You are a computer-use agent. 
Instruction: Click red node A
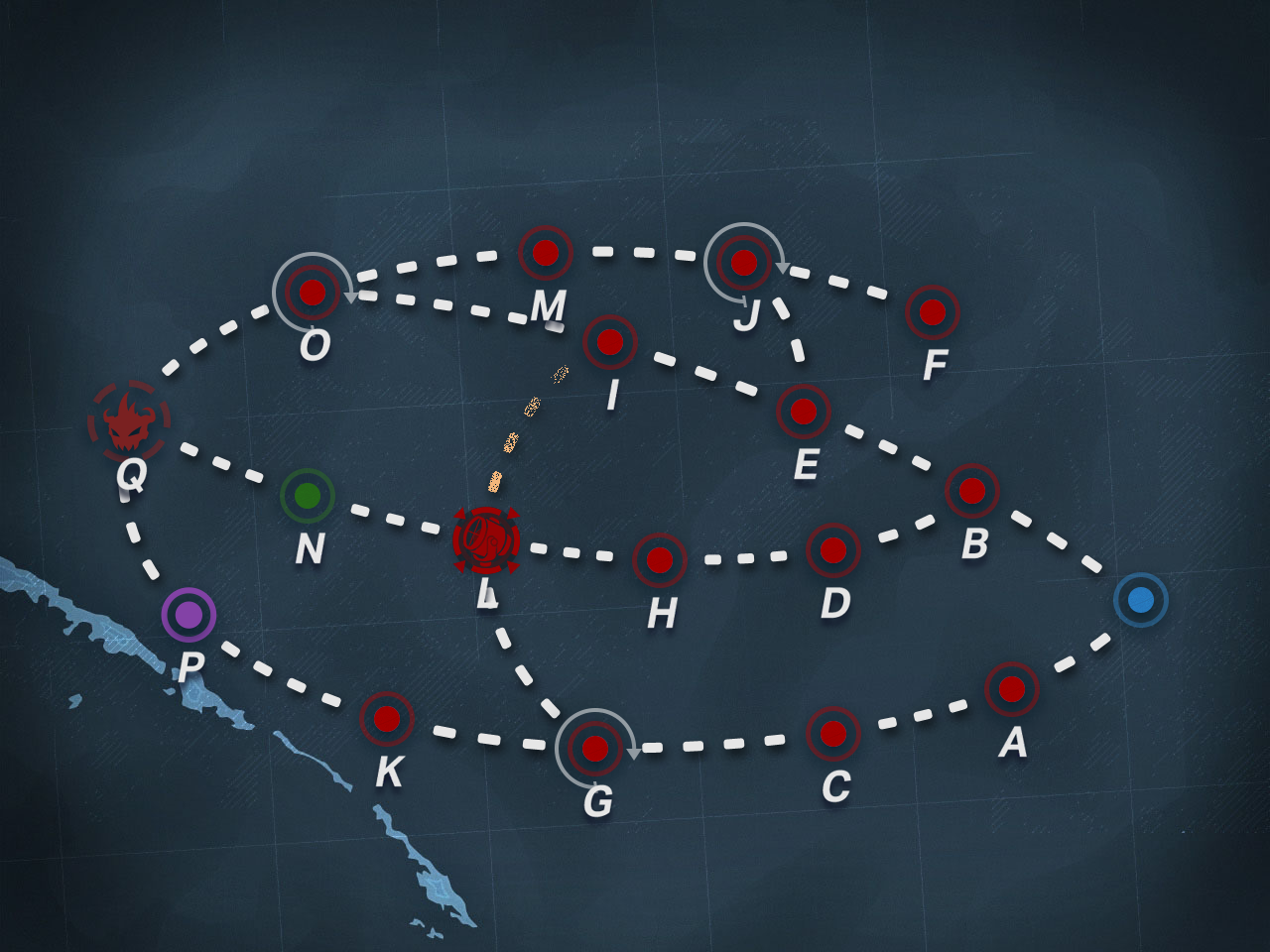click(1012, 688)
